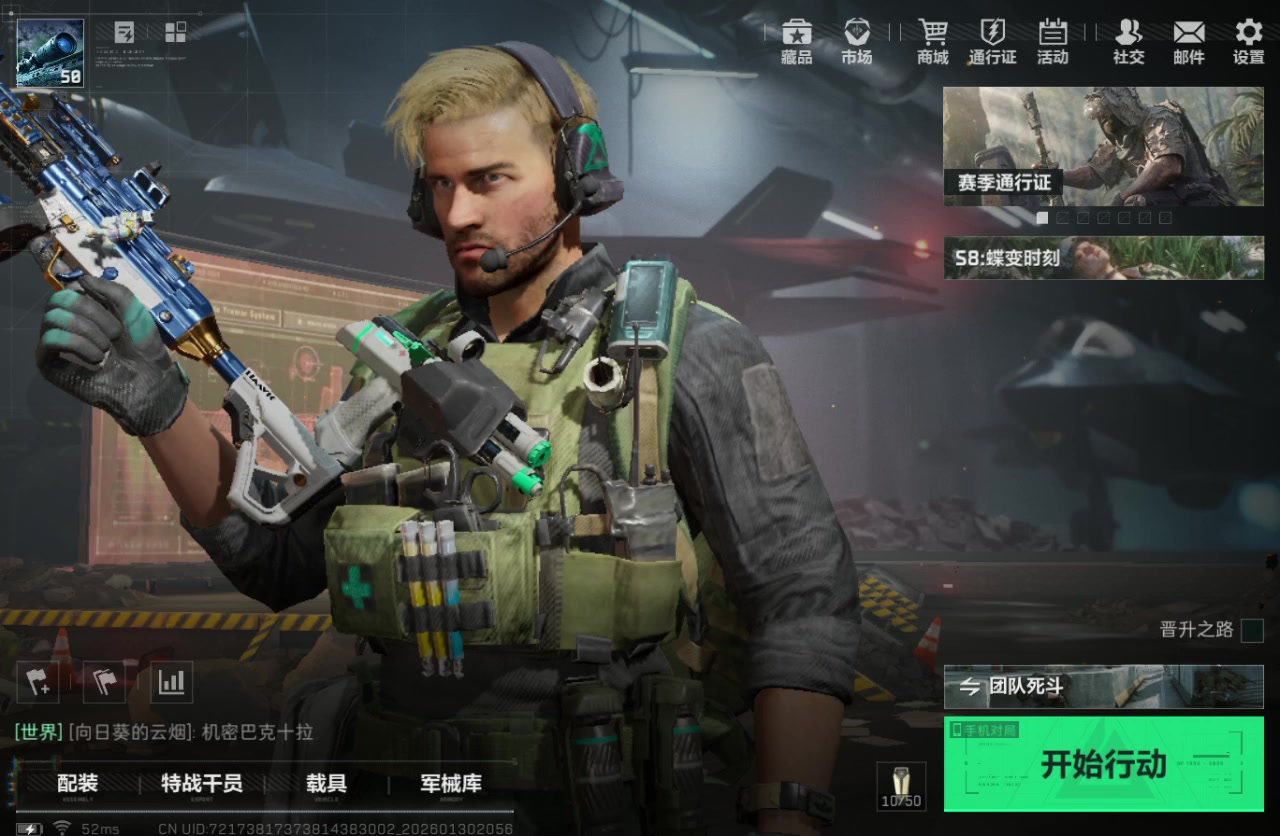Open the 藏品 collection
1280x836 pixels.
click(x=797, y=42)
